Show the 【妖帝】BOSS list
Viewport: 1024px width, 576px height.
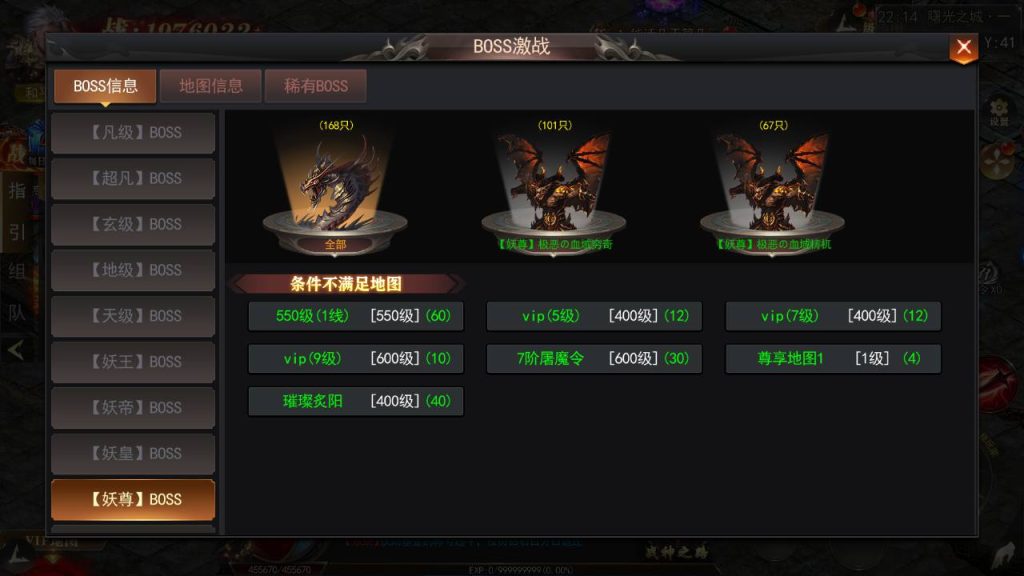(x=133, y=408)
